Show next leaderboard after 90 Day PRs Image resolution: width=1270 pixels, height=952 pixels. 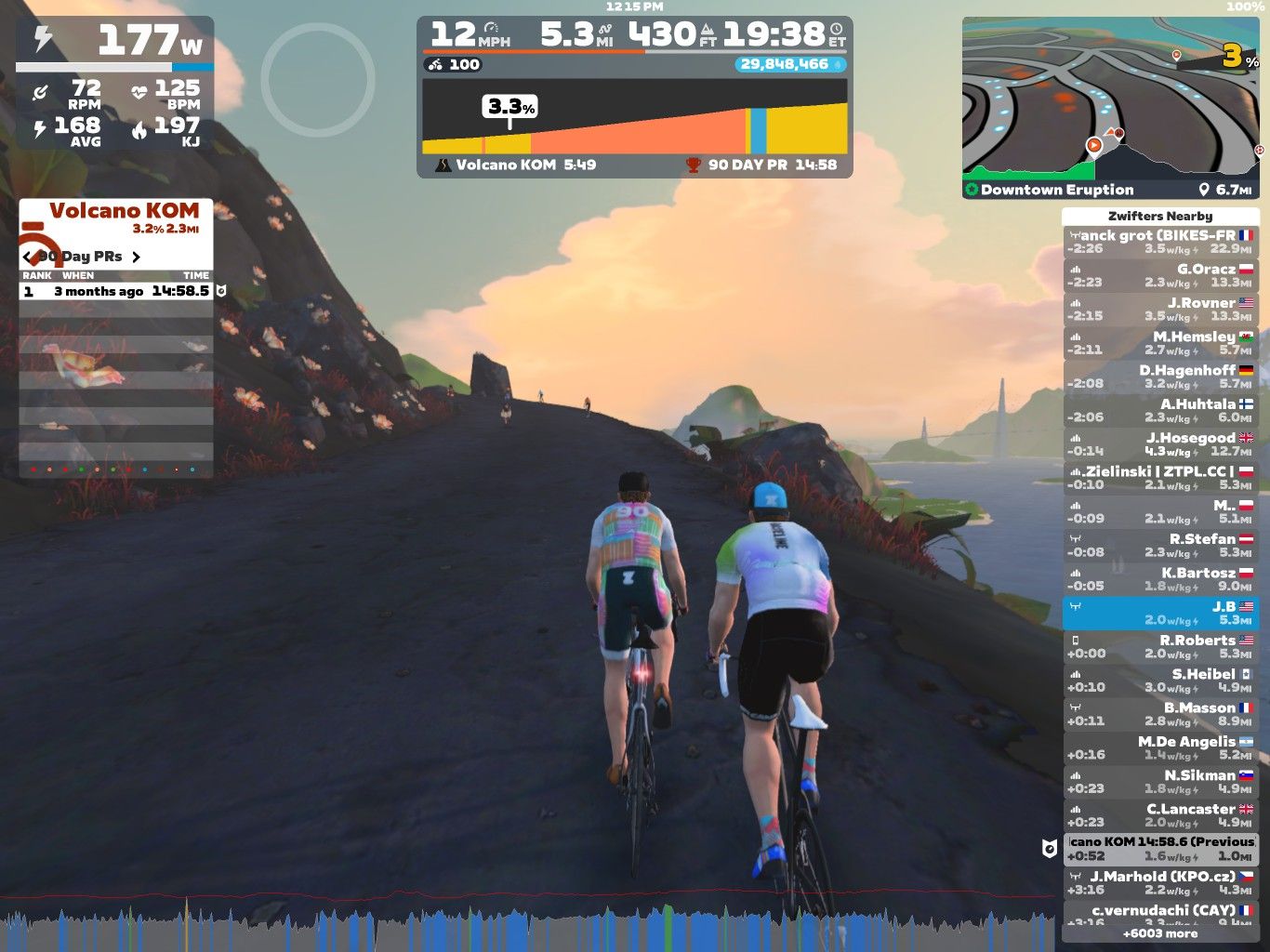(x=136, y=257)
